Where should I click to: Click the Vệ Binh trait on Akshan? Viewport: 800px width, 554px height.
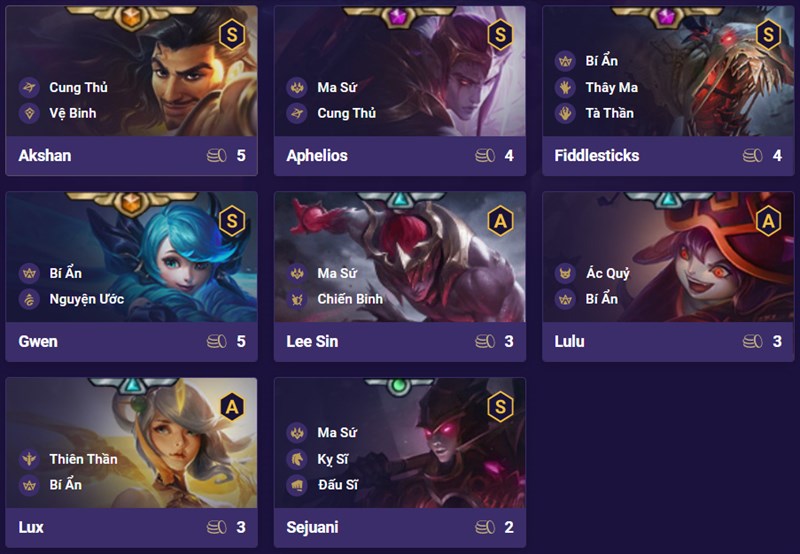(x=72, y=113)
